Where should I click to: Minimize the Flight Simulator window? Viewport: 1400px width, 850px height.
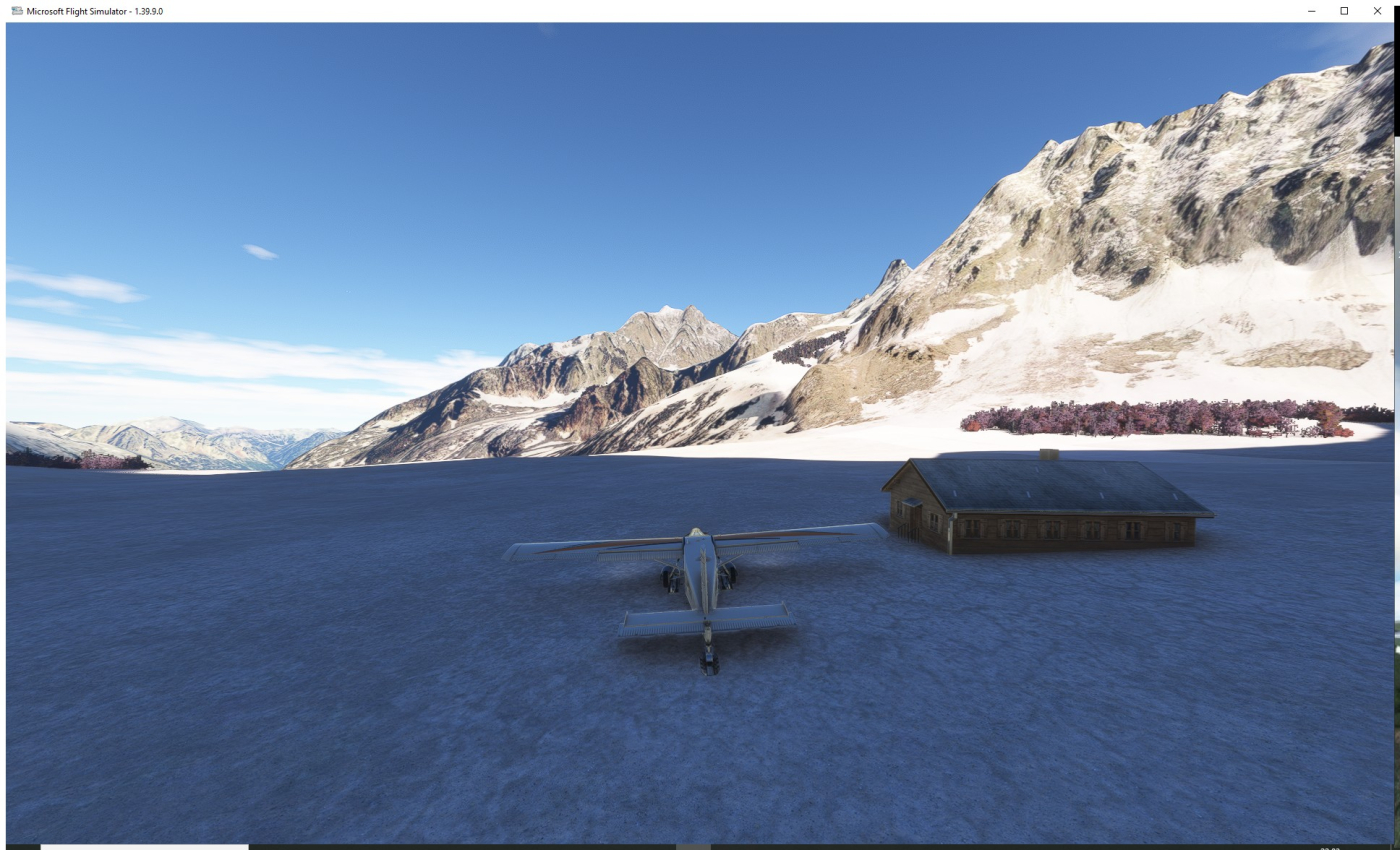click(x=1311, y=11)
